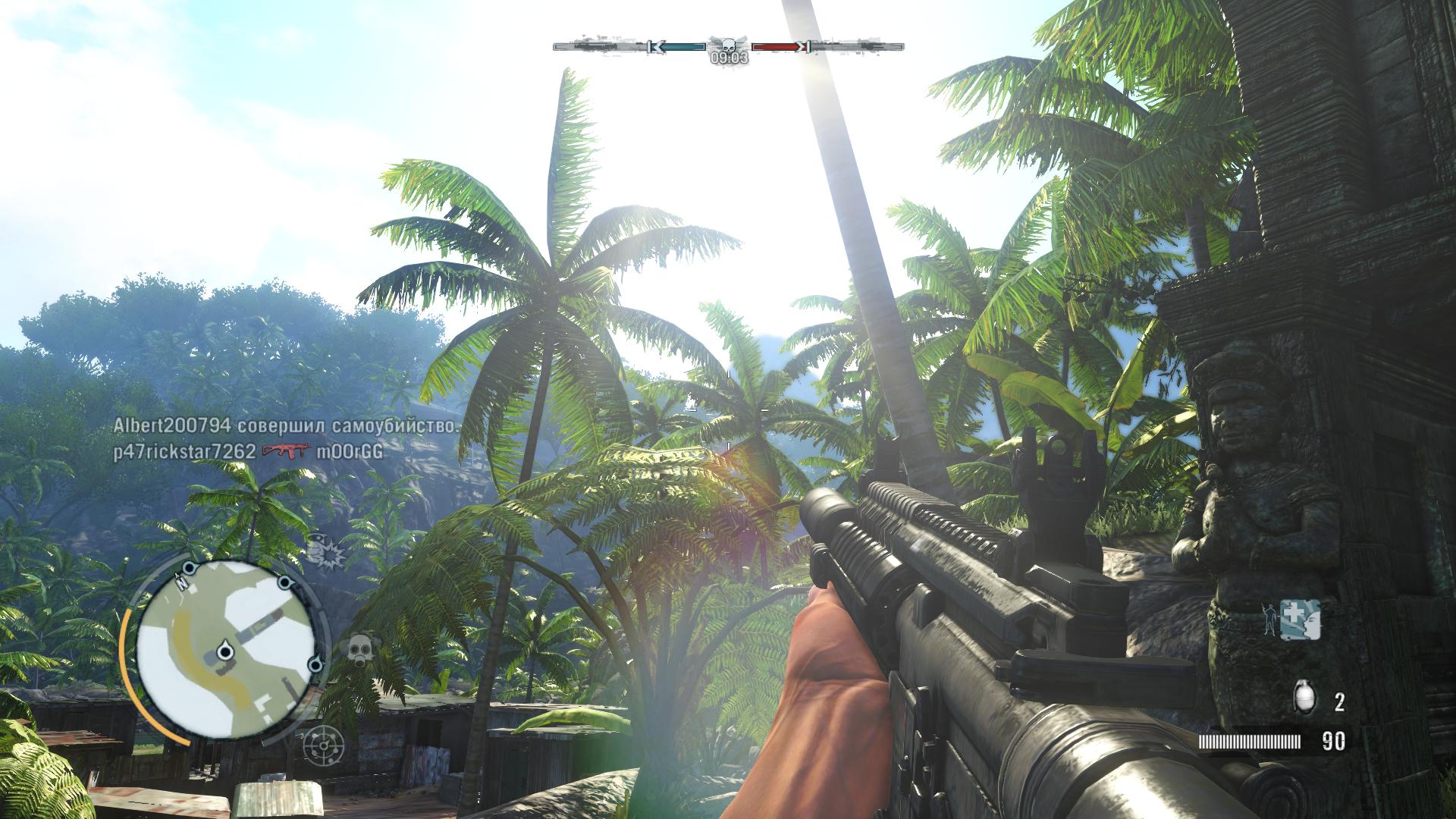Click the skull icon between team bars

(x=728, y=45)
